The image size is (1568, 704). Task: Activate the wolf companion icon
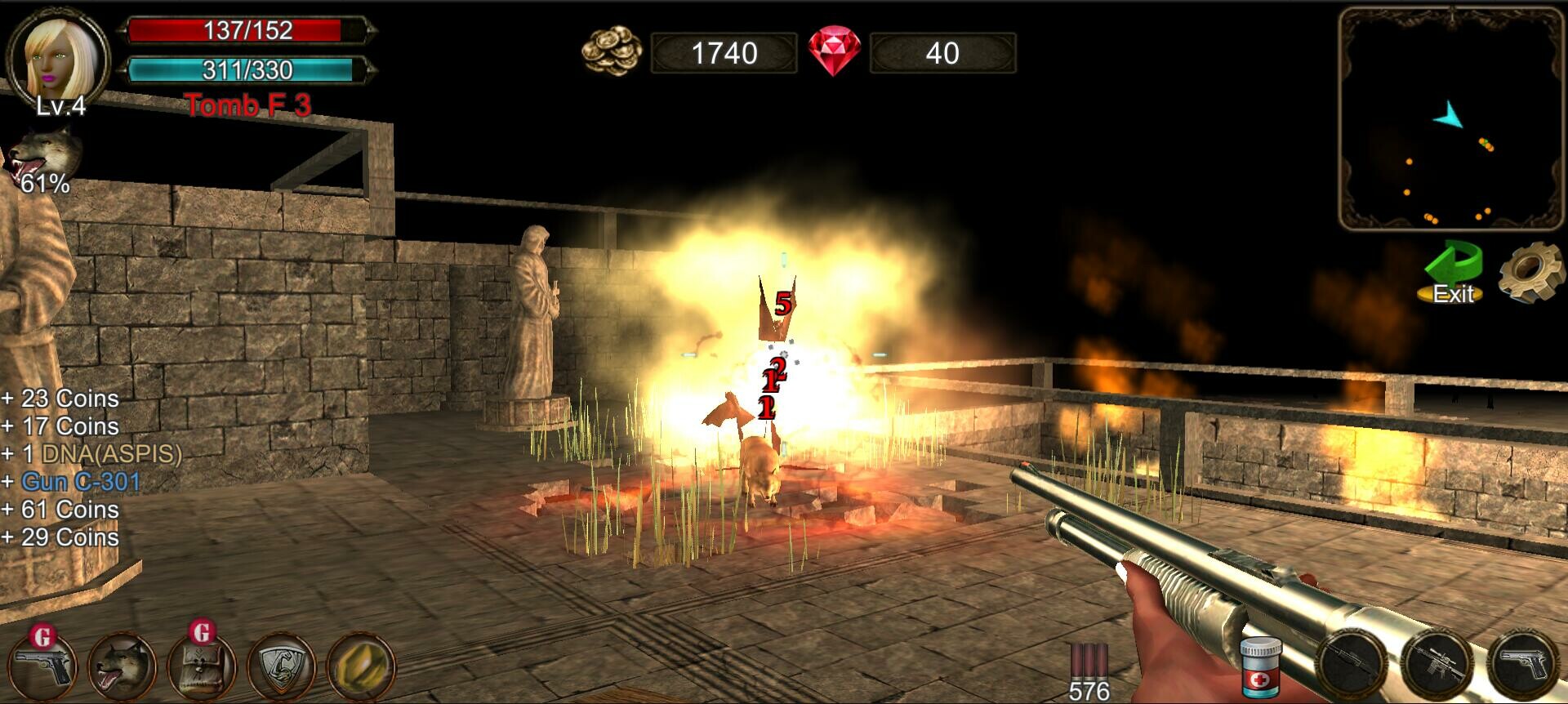click(121, 667)
